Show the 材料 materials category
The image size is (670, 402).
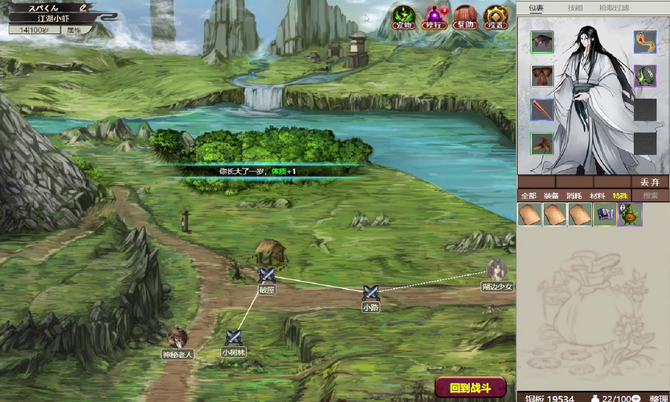(x=598, y=195)
